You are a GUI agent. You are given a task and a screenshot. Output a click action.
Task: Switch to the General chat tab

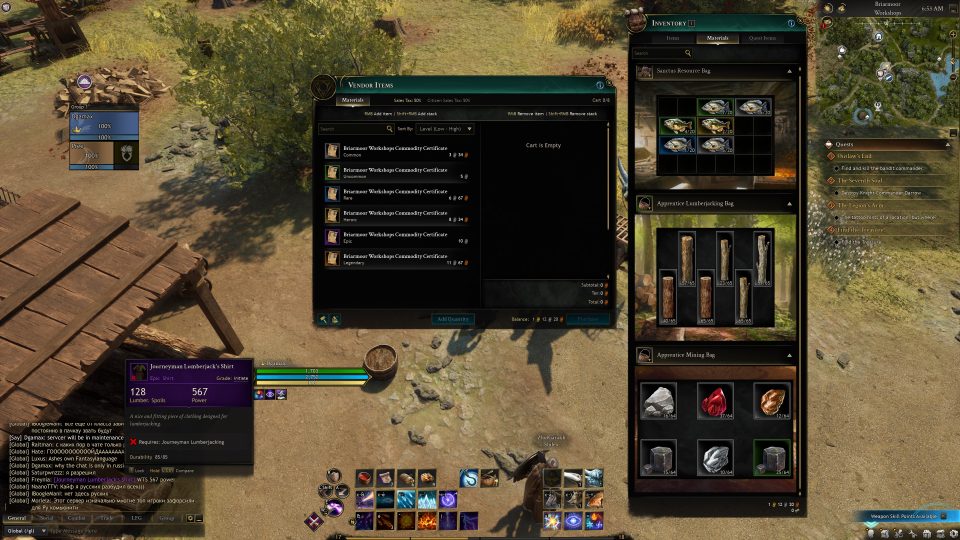point(16,518)
